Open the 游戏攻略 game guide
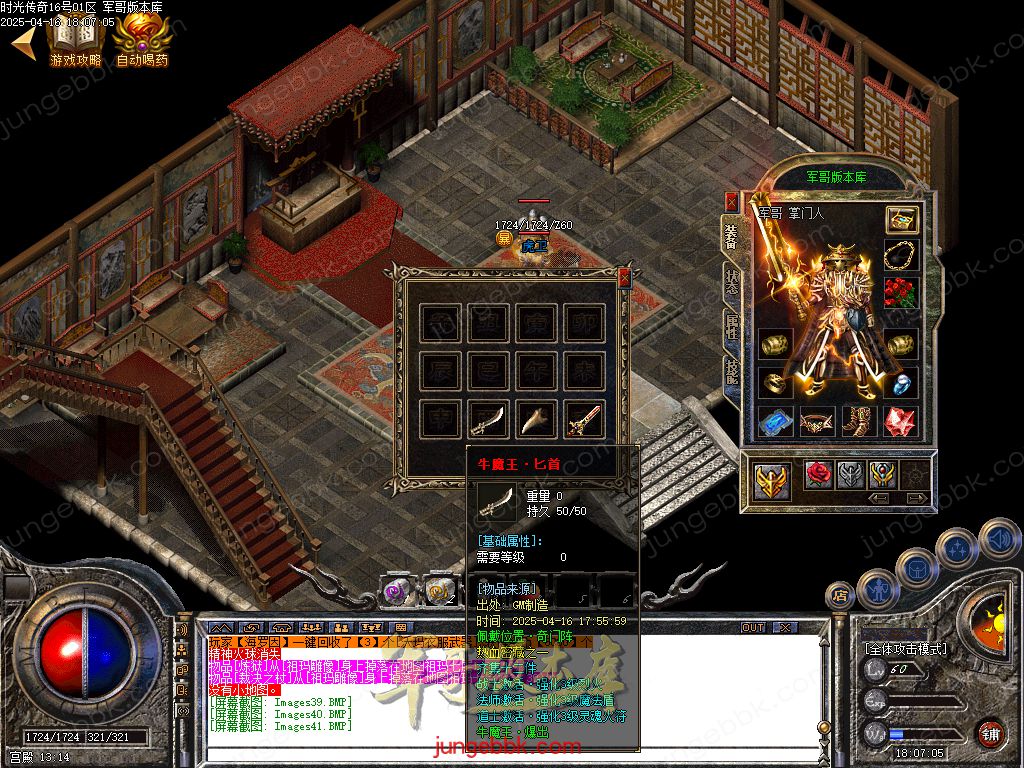 pos(76,40)
